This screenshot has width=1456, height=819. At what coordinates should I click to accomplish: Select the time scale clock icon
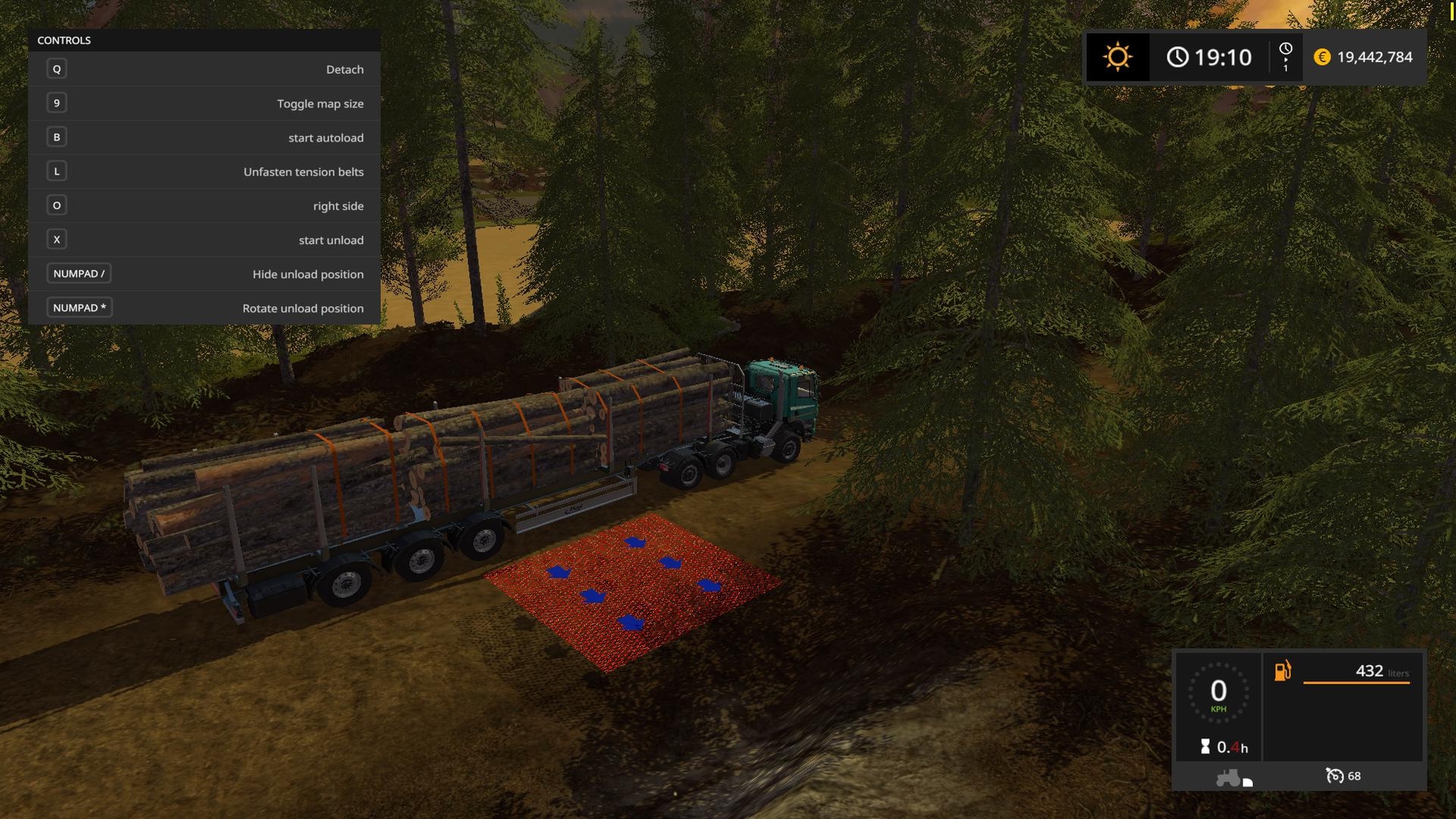[1285, 49]
